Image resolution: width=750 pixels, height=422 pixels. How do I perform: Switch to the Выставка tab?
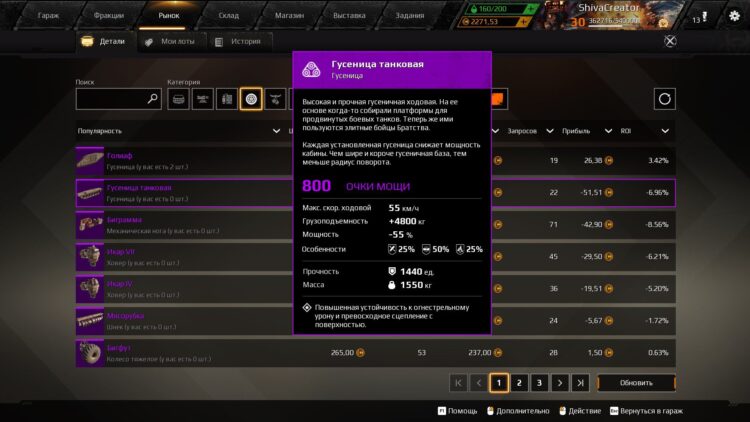pyautogui.click(x=349, y=16)
